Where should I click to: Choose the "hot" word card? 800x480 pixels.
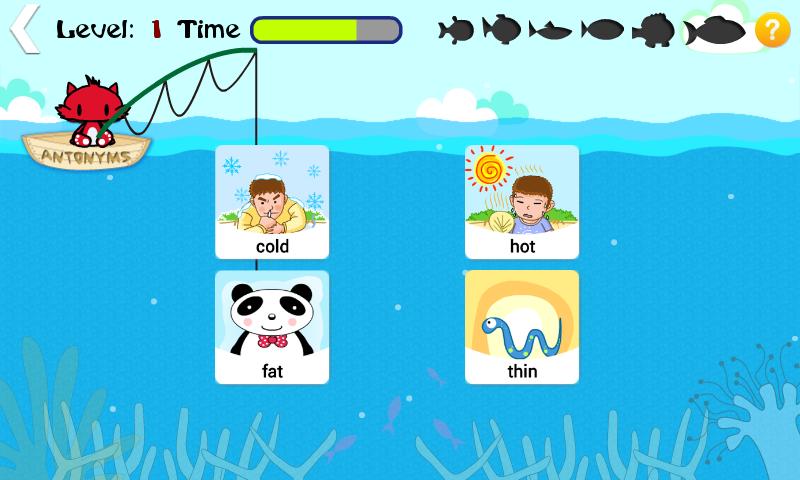522,202
